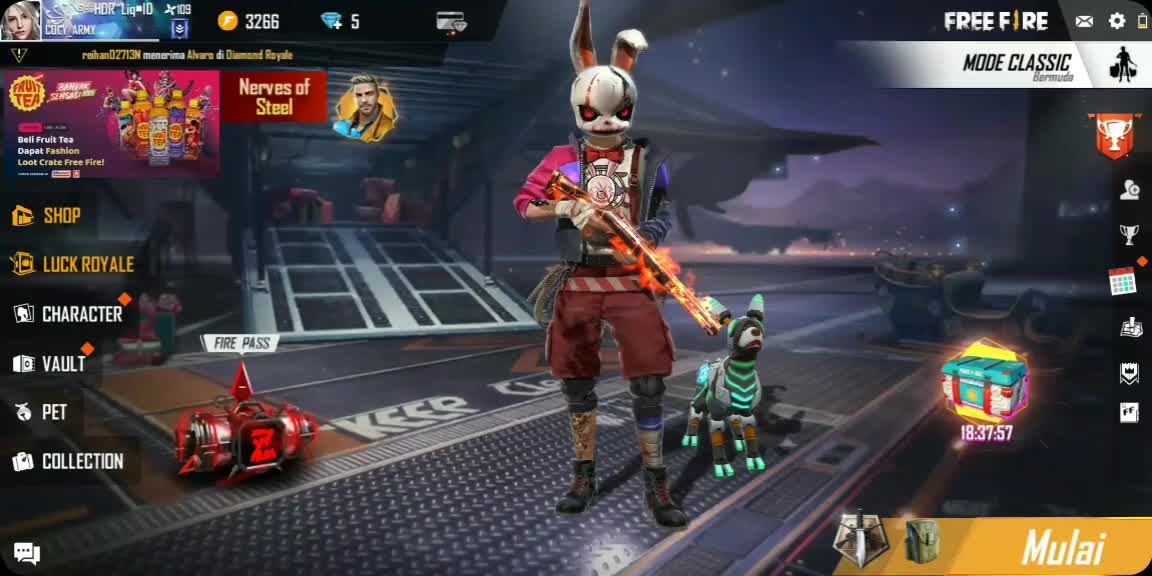Open the orange trophy rank icon
Image resolution: width=1152 pixels, height=576 pixels.
click(x=1114, y=135)
